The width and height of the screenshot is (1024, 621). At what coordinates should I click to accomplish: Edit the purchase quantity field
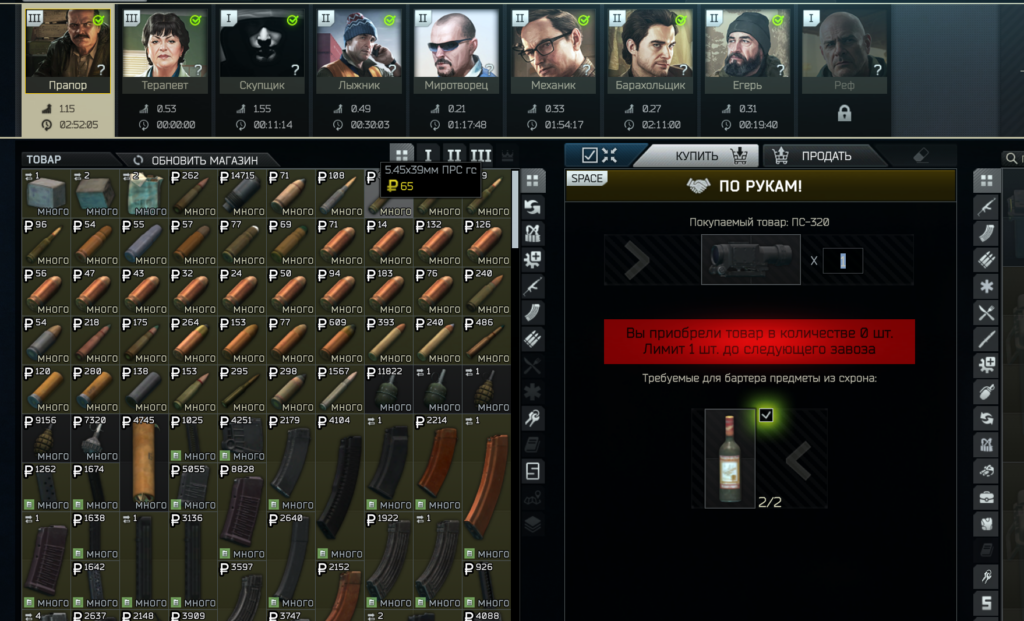842,260
